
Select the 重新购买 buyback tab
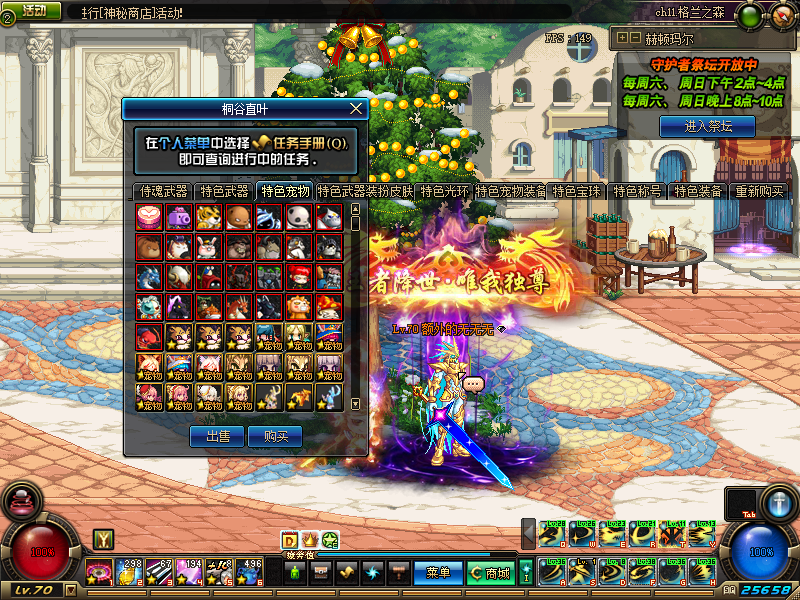coord(760,191)
